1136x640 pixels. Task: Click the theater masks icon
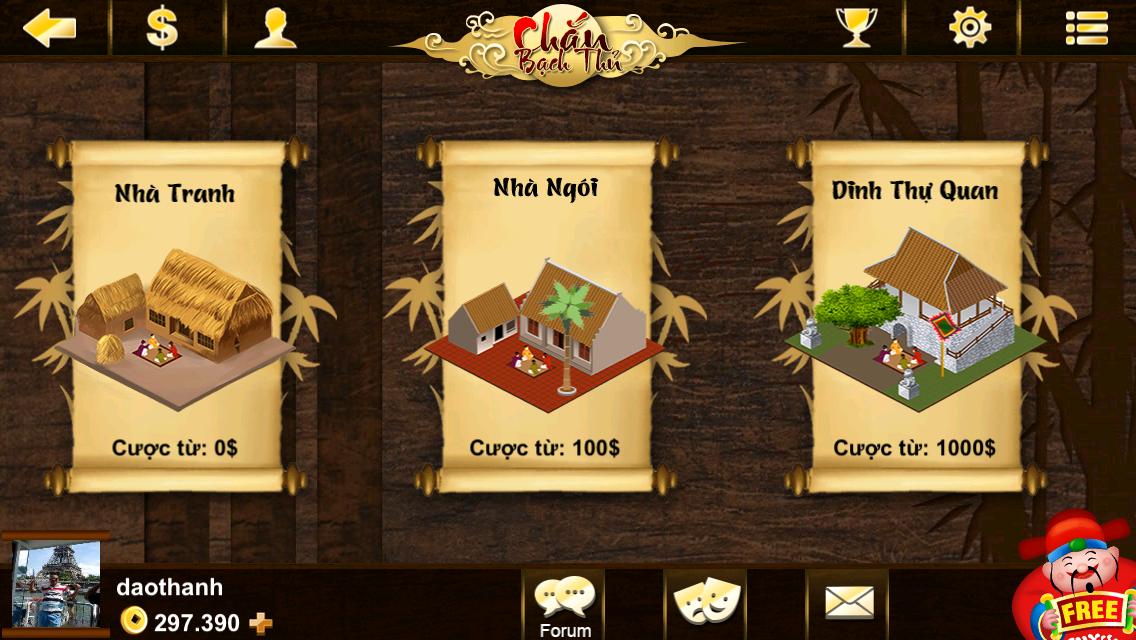[705, 601]
